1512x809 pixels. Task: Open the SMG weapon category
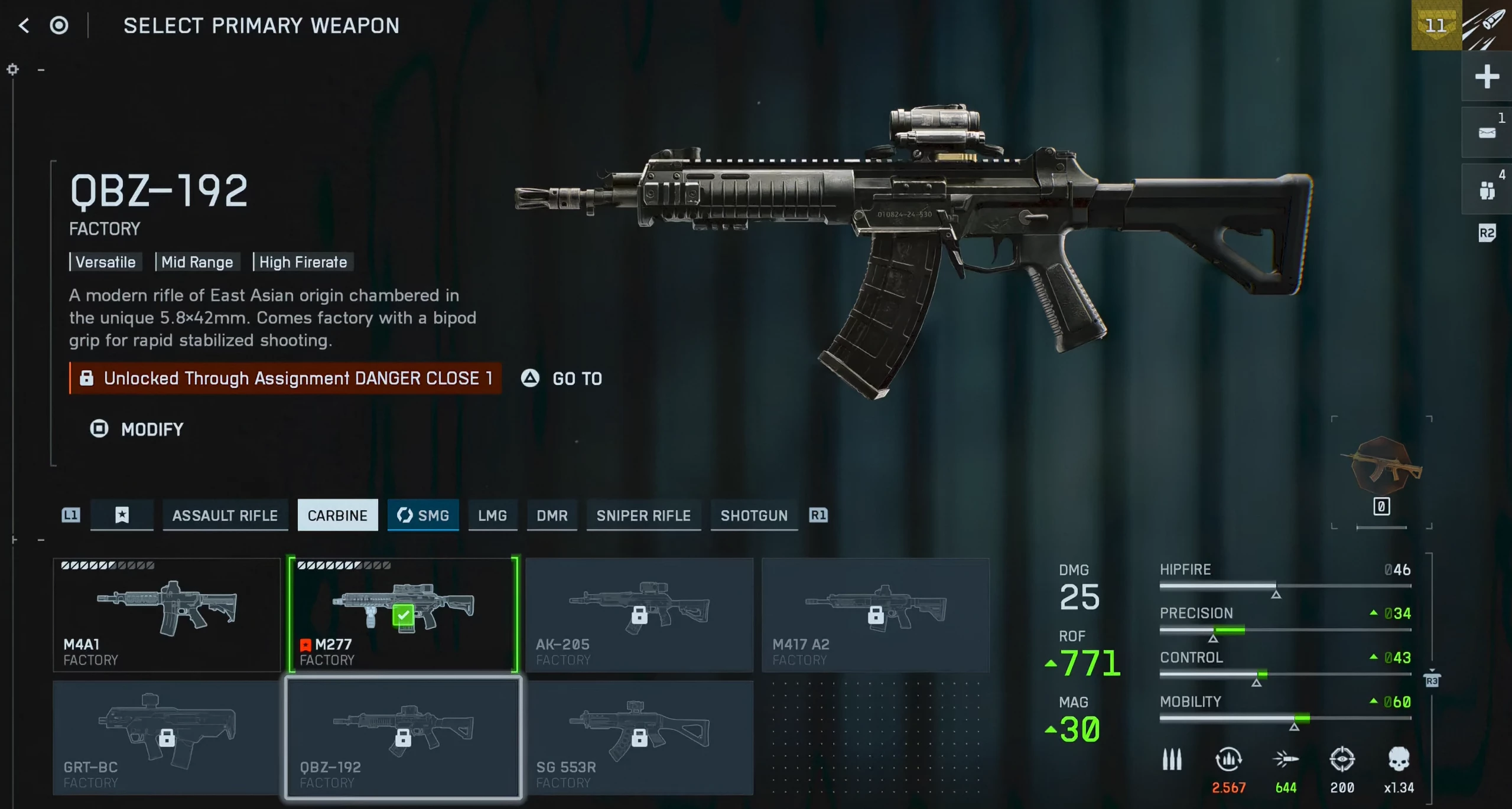[x=423, y=516]
